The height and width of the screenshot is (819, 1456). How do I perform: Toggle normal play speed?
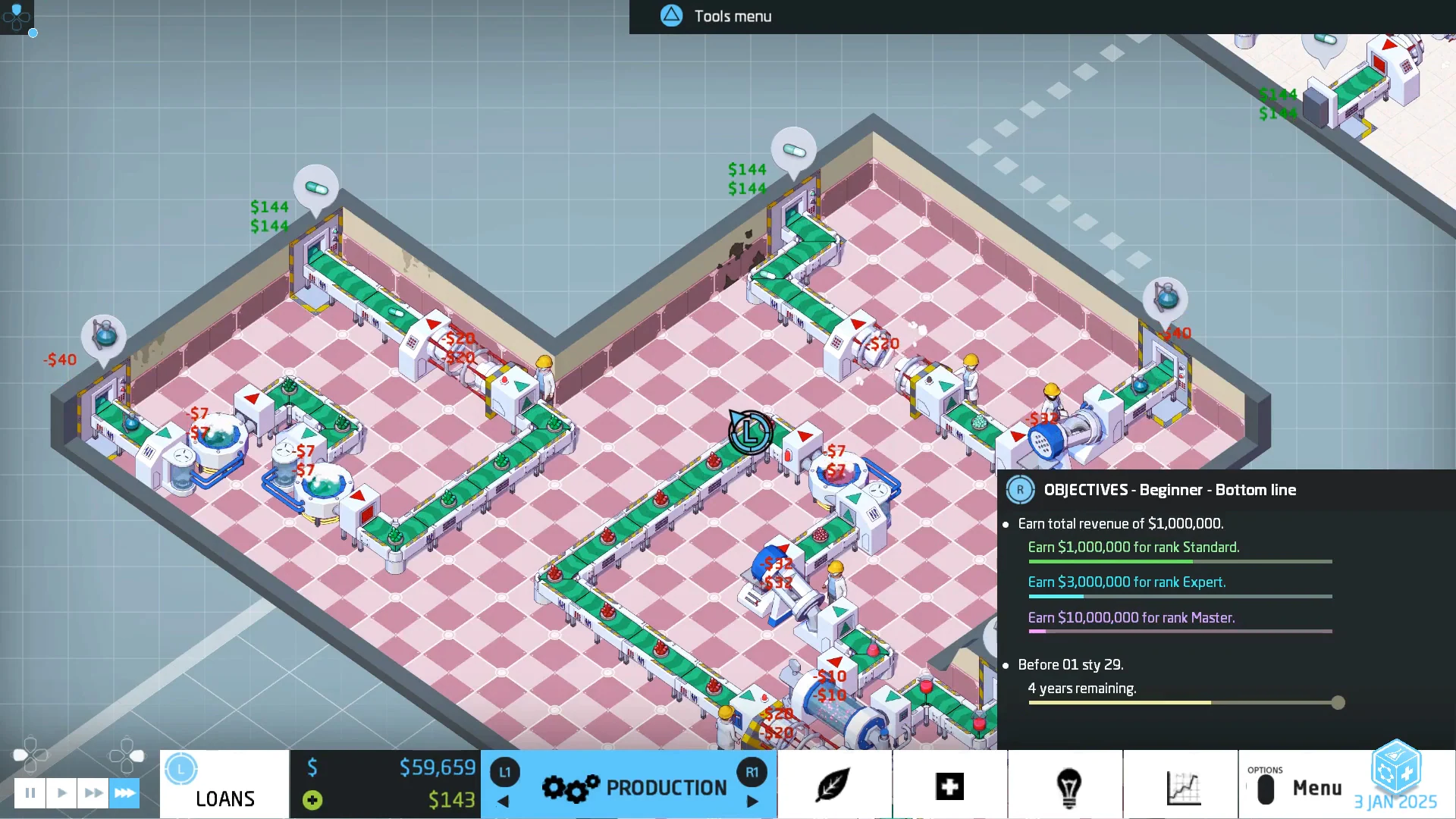[x=61, y=792]
